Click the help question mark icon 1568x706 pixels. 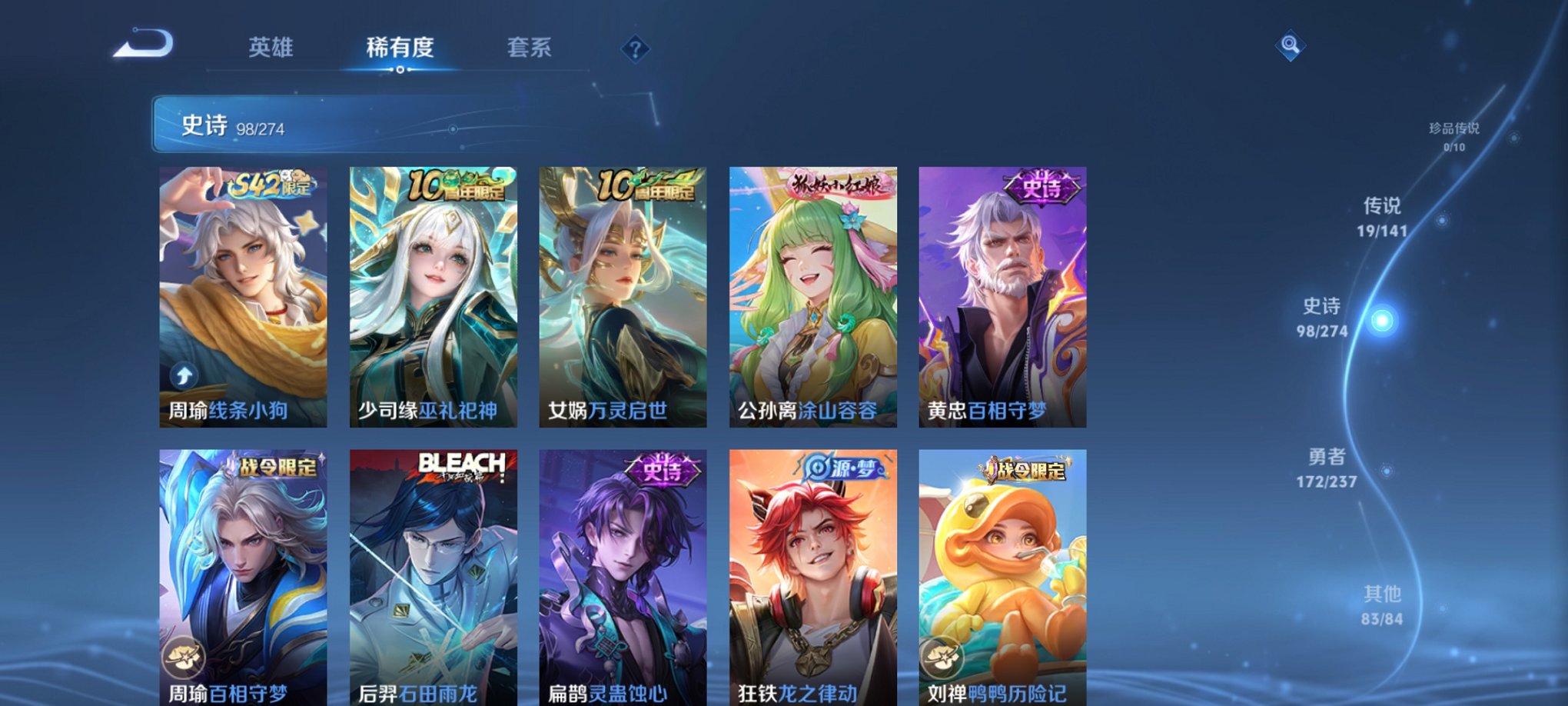(633, 50)
